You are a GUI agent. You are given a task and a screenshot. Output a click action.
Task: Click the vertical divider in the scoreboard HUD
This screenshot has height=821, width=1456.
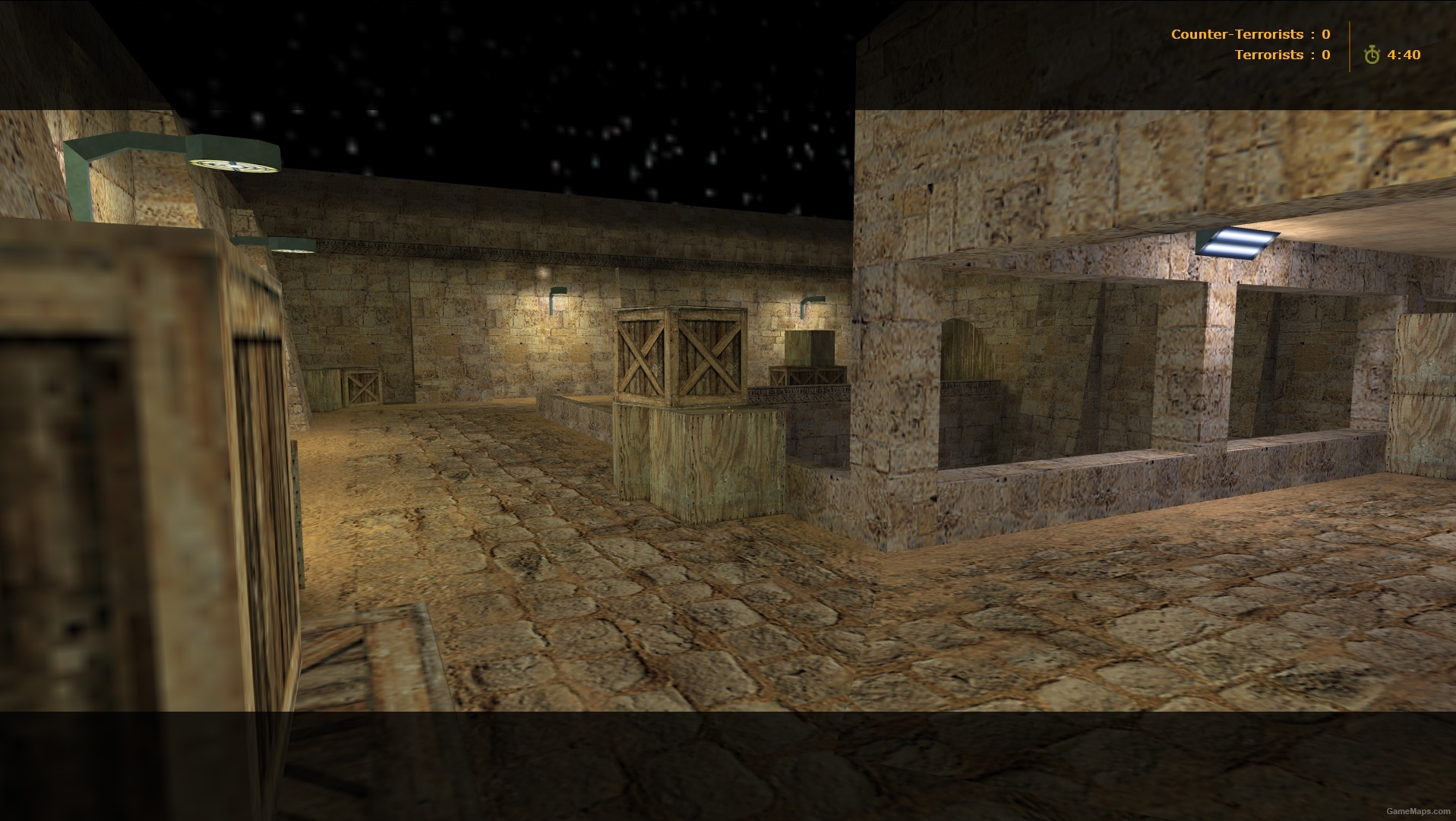tap(1350, 44)
